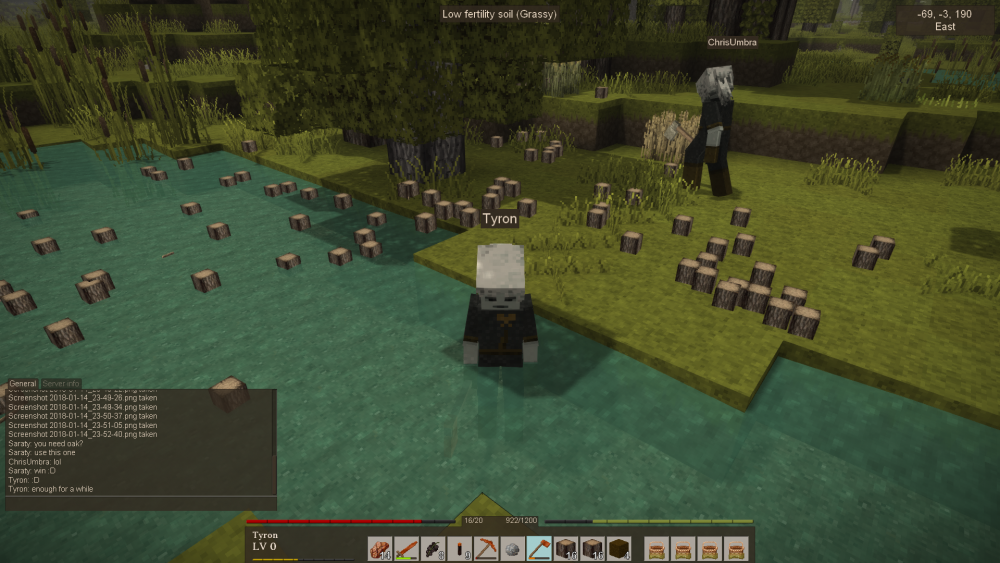Select the General chat tab

(x=23, y=384)
